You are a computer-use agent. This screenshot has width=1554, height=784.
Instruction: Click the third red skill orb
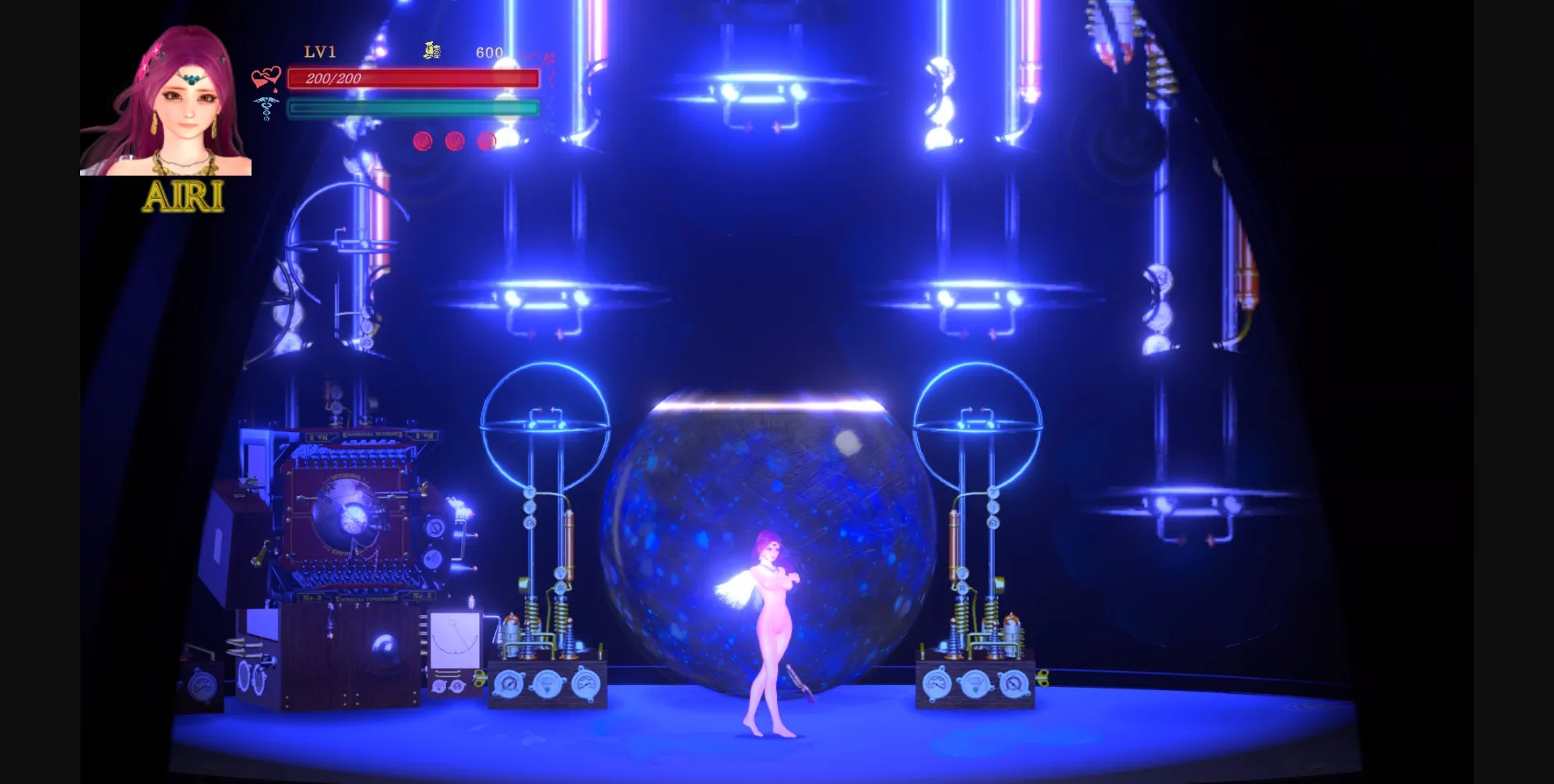486,140
